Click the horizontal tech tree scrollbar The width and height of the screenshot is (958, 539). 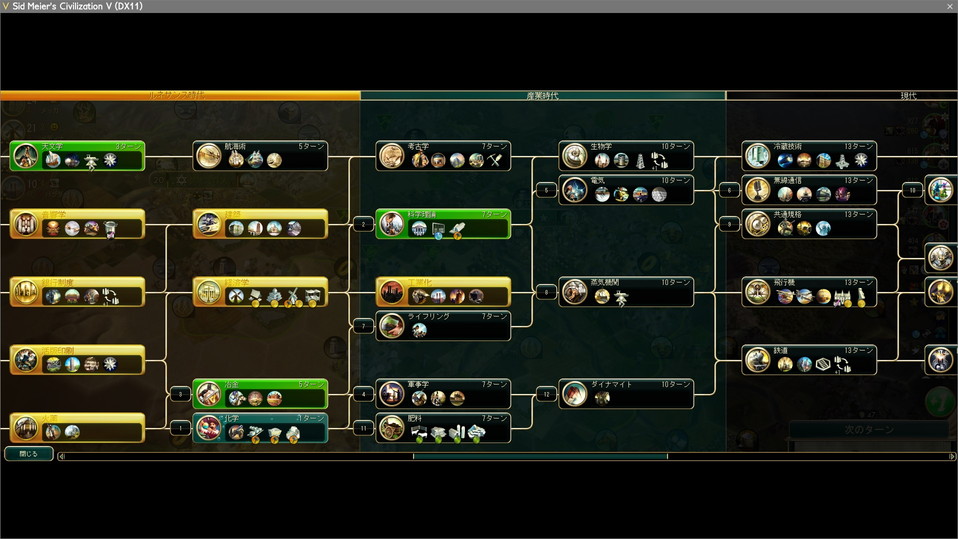click(x=540, y=457)
